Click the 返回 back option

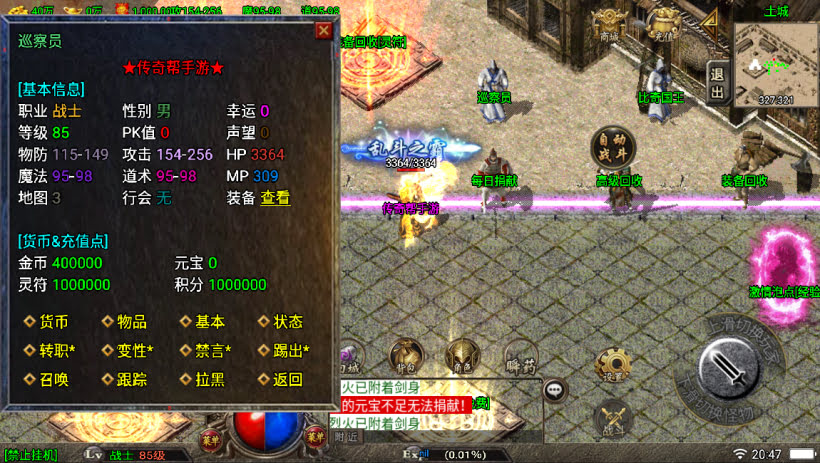(x=287, y=380)
